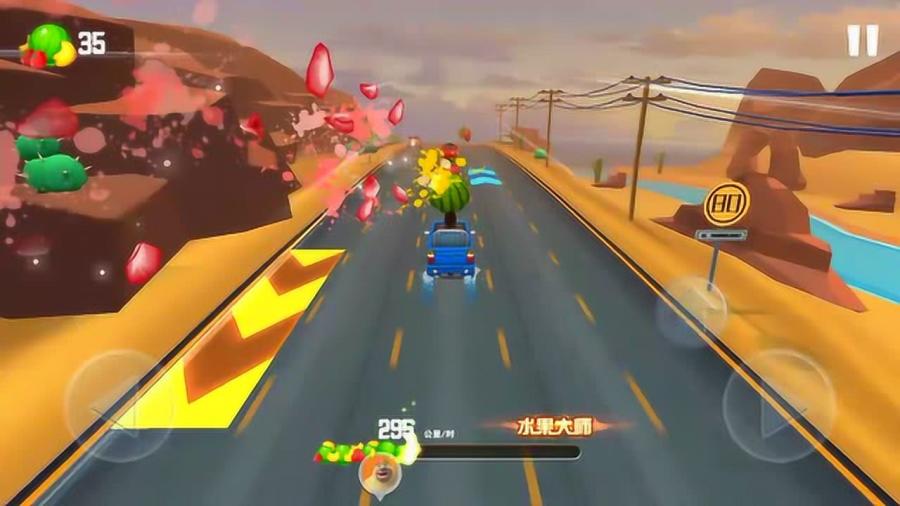Tap the large steer-right arrow button
This screenshot has width=900, height=506.
778,404
